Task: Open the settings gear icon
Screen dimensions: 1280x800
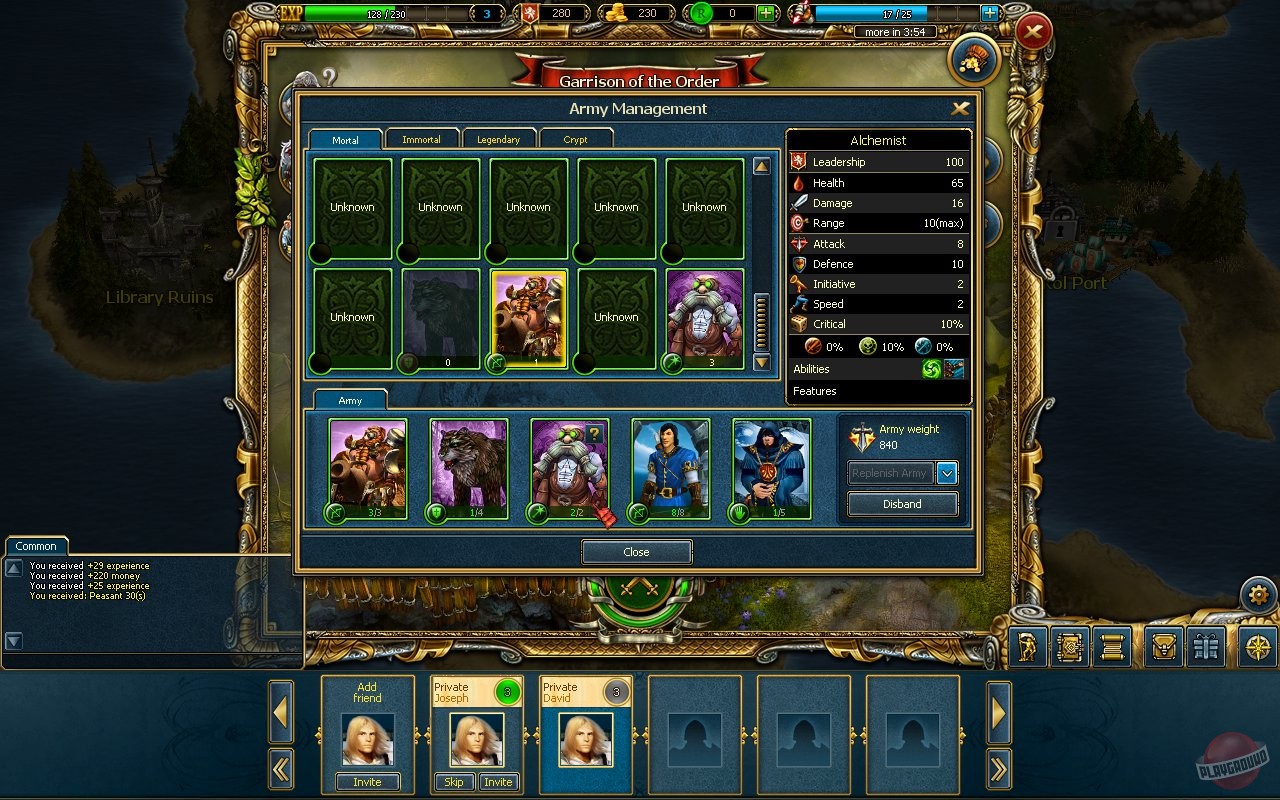Action: 1258,594
